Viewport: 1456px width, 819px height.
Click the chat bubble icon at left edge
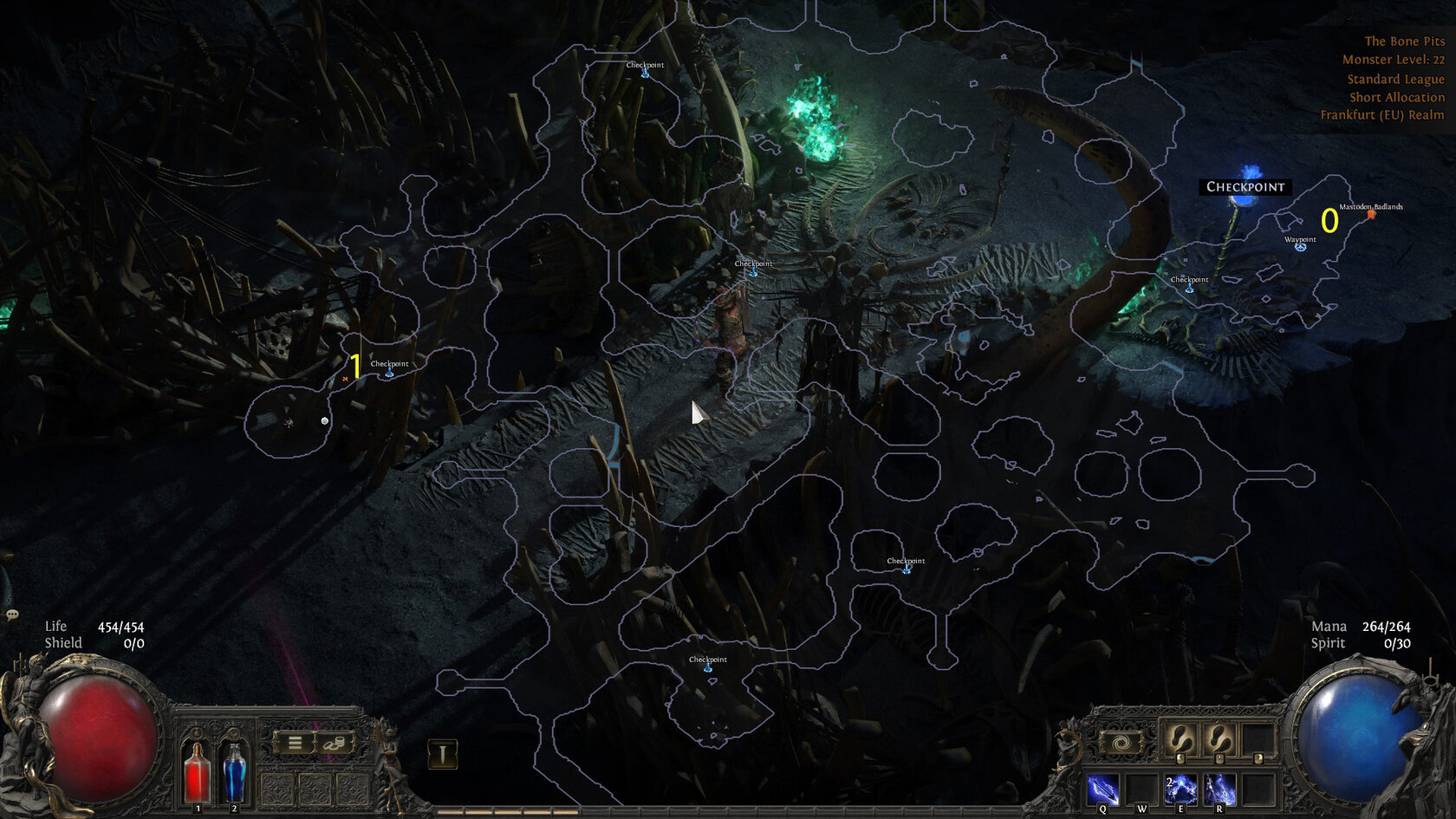point(12,614)
